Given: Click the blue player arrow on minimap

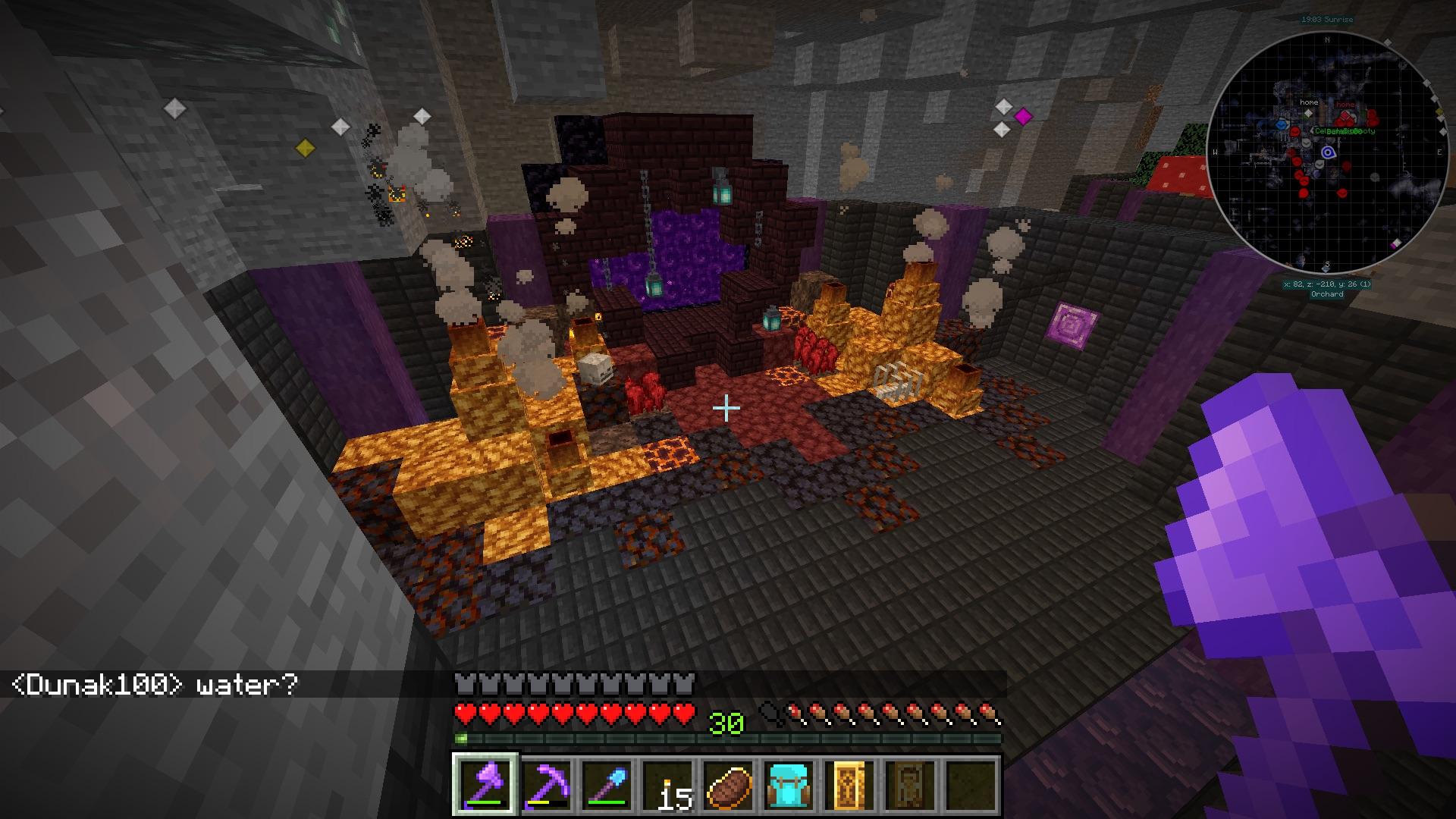Looking at the screenshot, I should 1328,153.
